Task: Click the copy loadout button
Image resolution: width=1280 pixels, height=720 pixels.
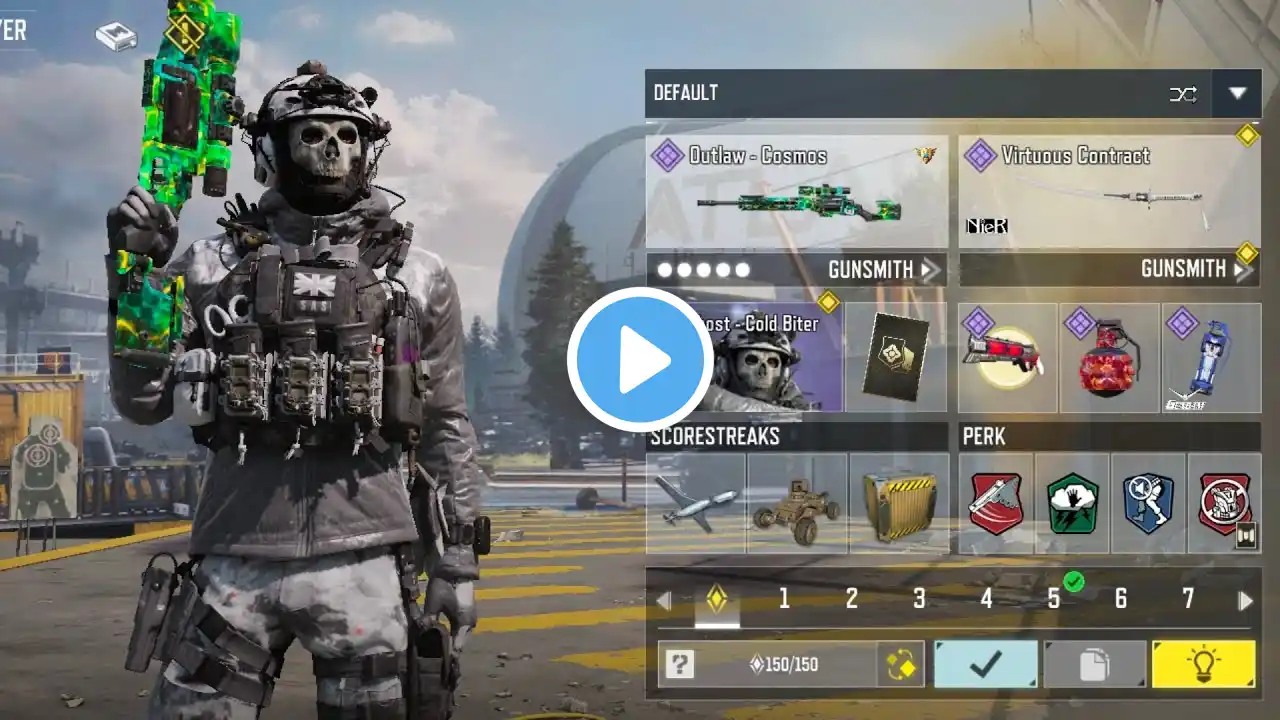Action: [x=1095, y=665]
